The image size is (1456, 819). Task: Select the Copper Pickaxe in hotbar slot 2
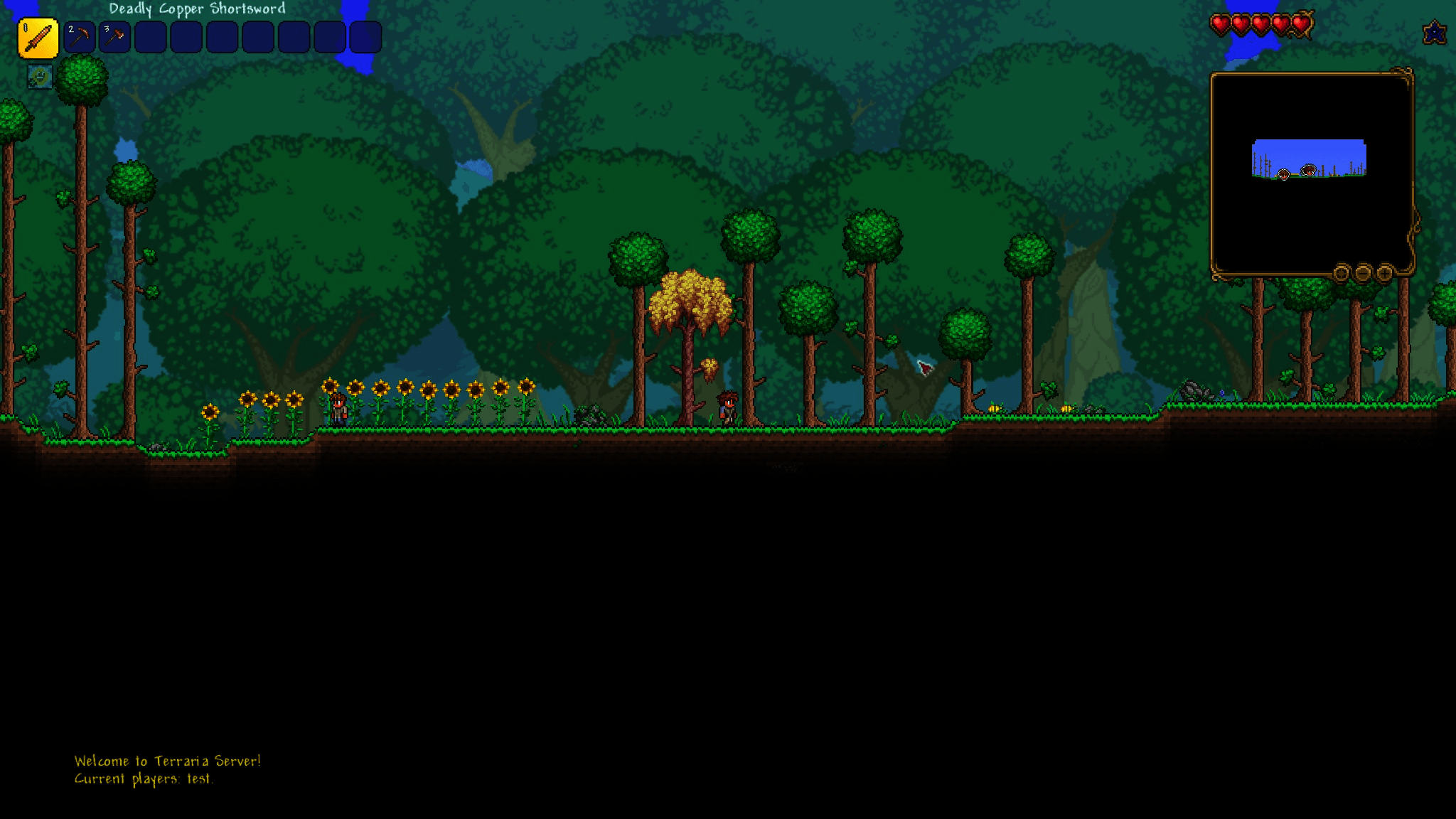[80, 36]
